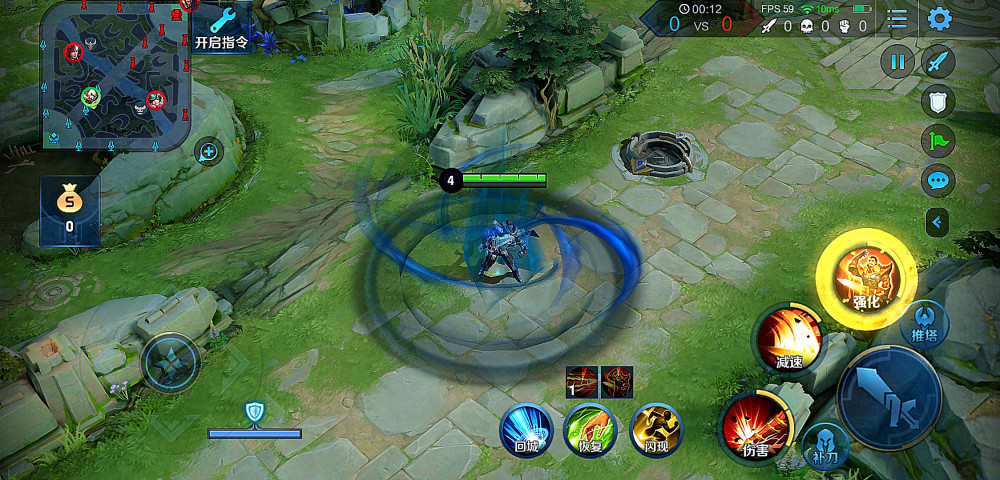Cast the 减速 slow skill
The image size is (1000, 480).
(789, 338)
